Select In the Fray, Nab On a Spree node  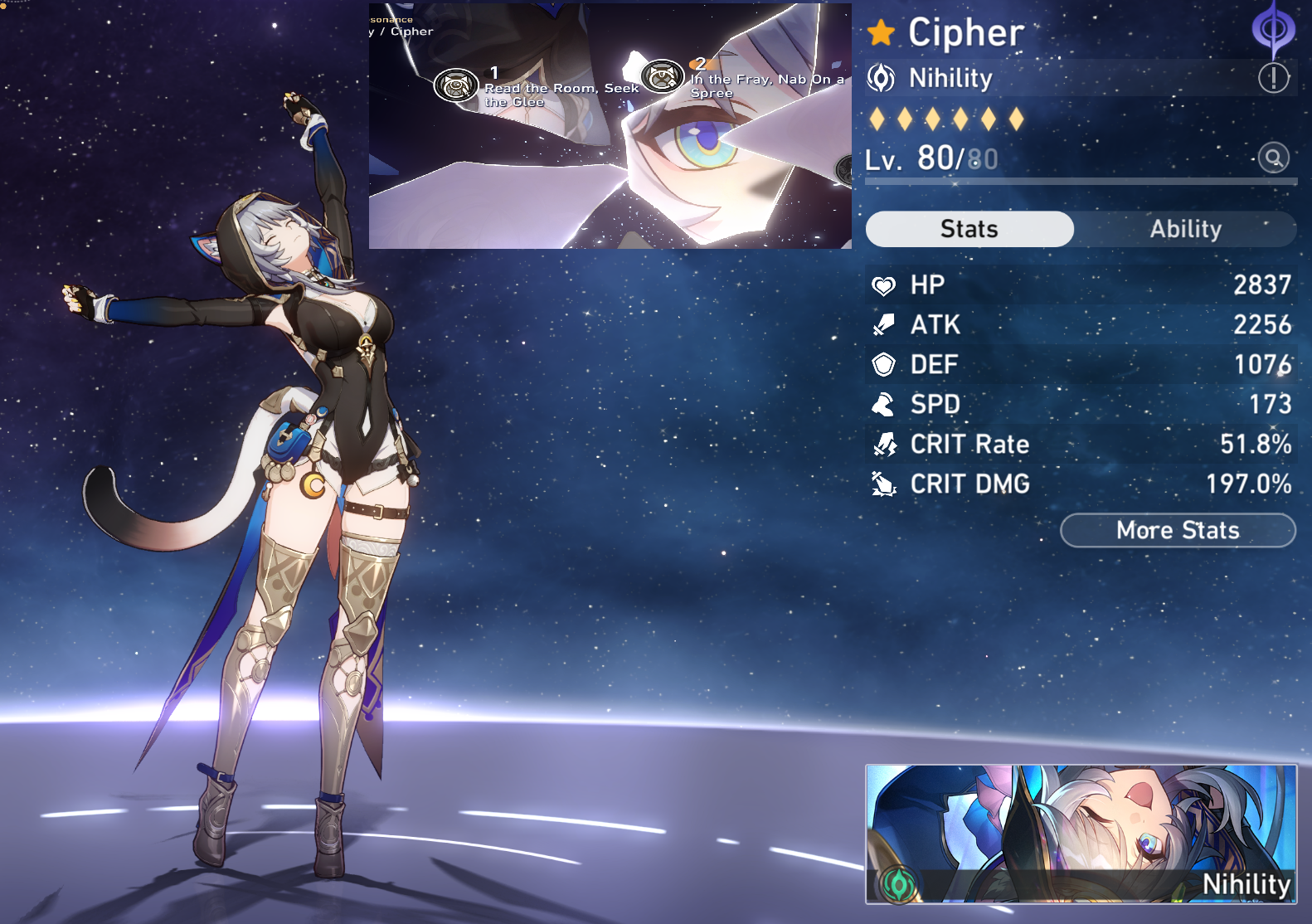tap(662, 77)
